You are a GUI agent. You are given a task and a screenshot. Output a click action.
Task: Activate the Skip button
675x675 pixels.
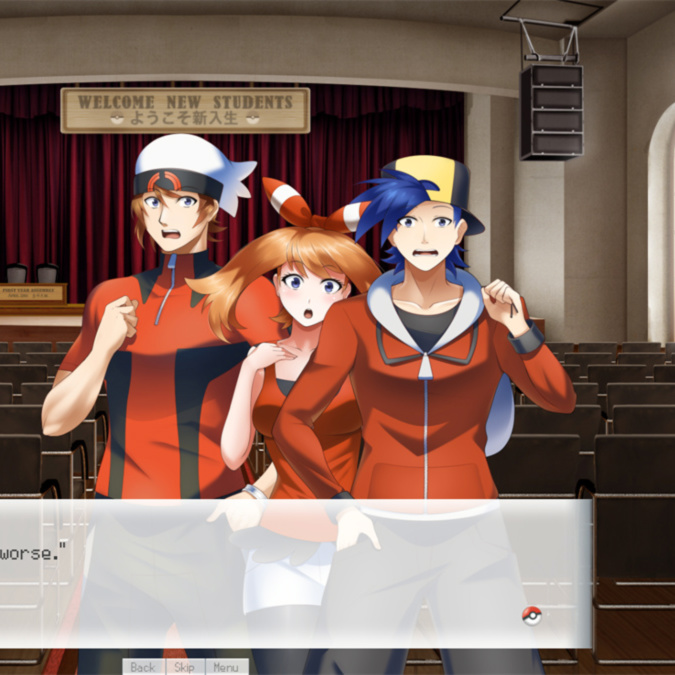coord(184,667)
